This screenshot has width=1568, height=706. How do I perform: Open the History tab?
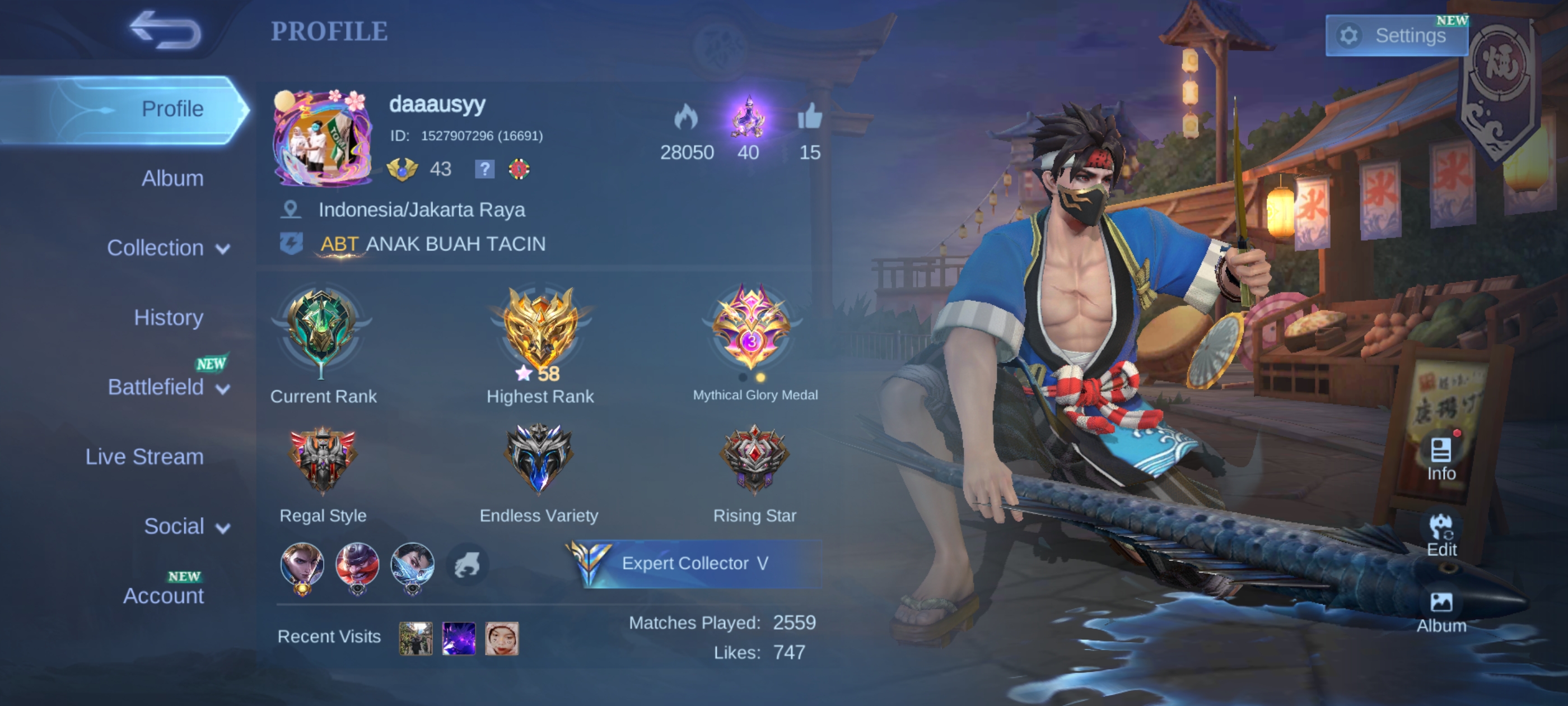click(x=169, y=317)
